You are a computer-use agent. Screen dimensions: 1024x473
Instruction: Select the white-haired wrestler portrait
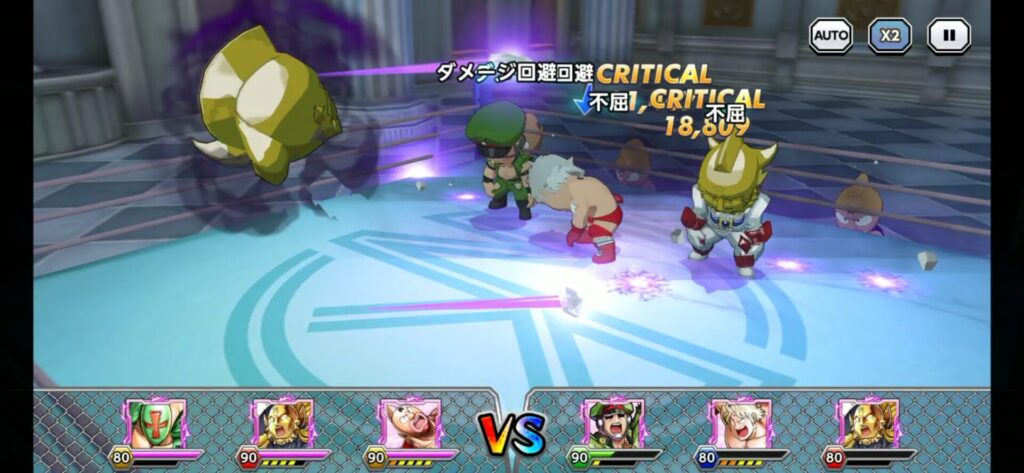tap(741, 423)
